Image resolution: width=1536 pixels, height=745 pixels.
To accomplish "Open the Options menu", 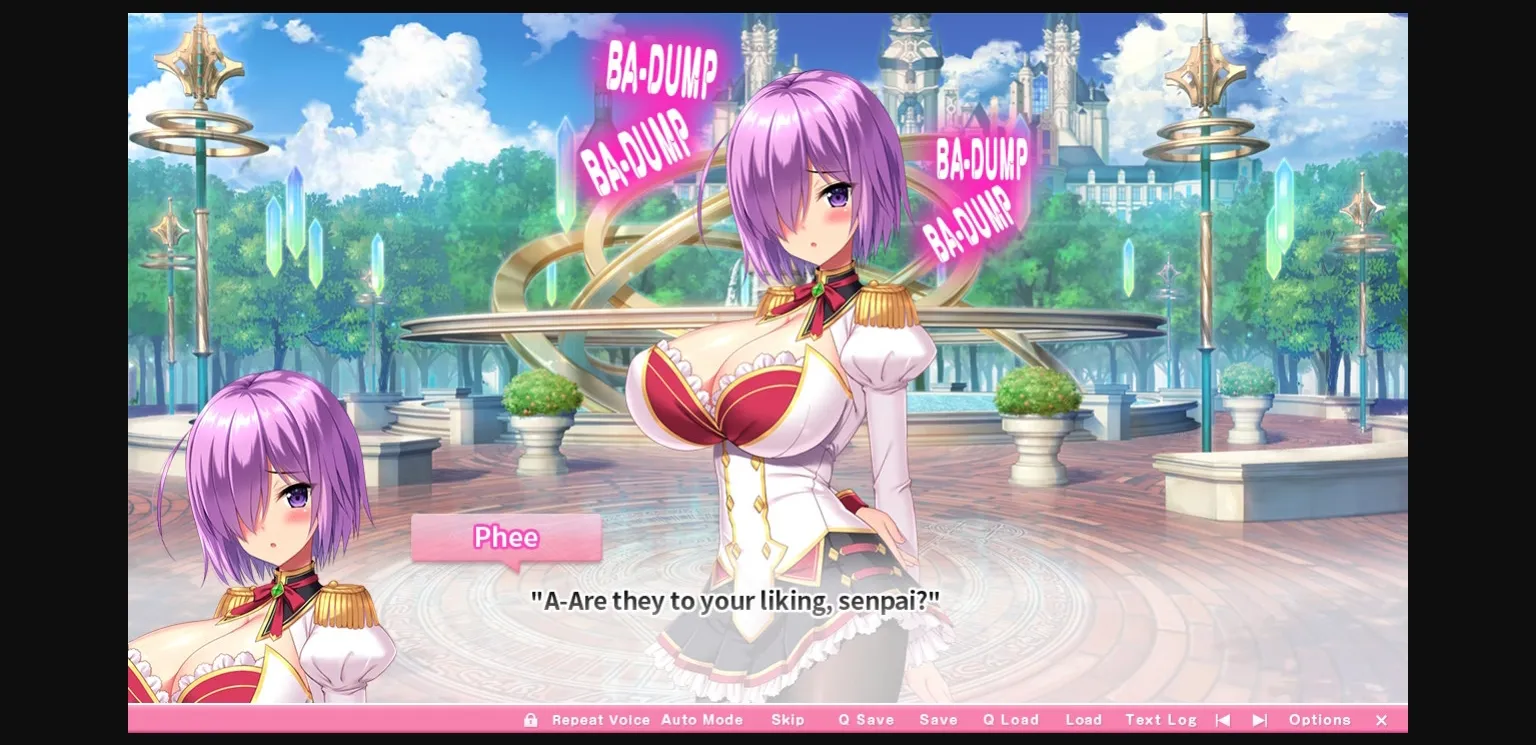I will click(1320, 720).
